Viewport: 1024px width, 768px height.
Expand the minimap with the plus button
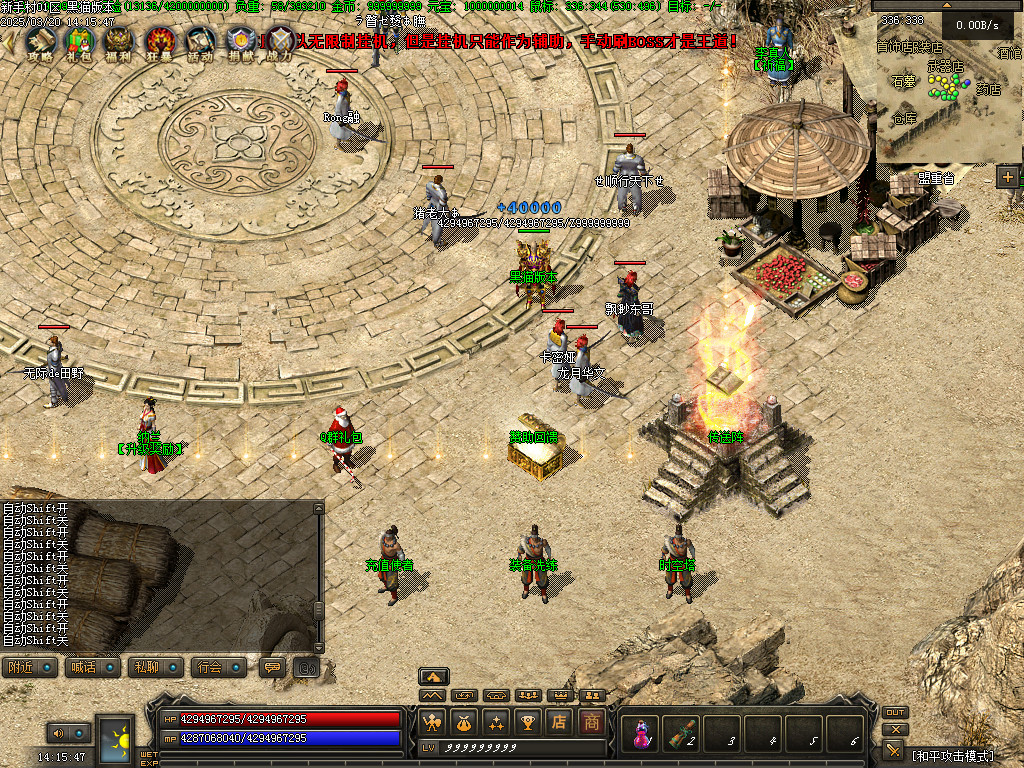coord(1008,177)
